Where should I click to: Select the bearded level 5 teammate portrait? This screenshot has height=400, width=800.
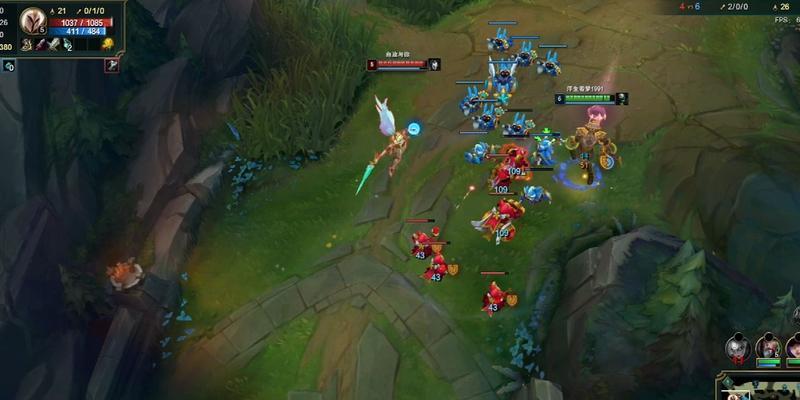pyautogui.click(x=768, y=347)
